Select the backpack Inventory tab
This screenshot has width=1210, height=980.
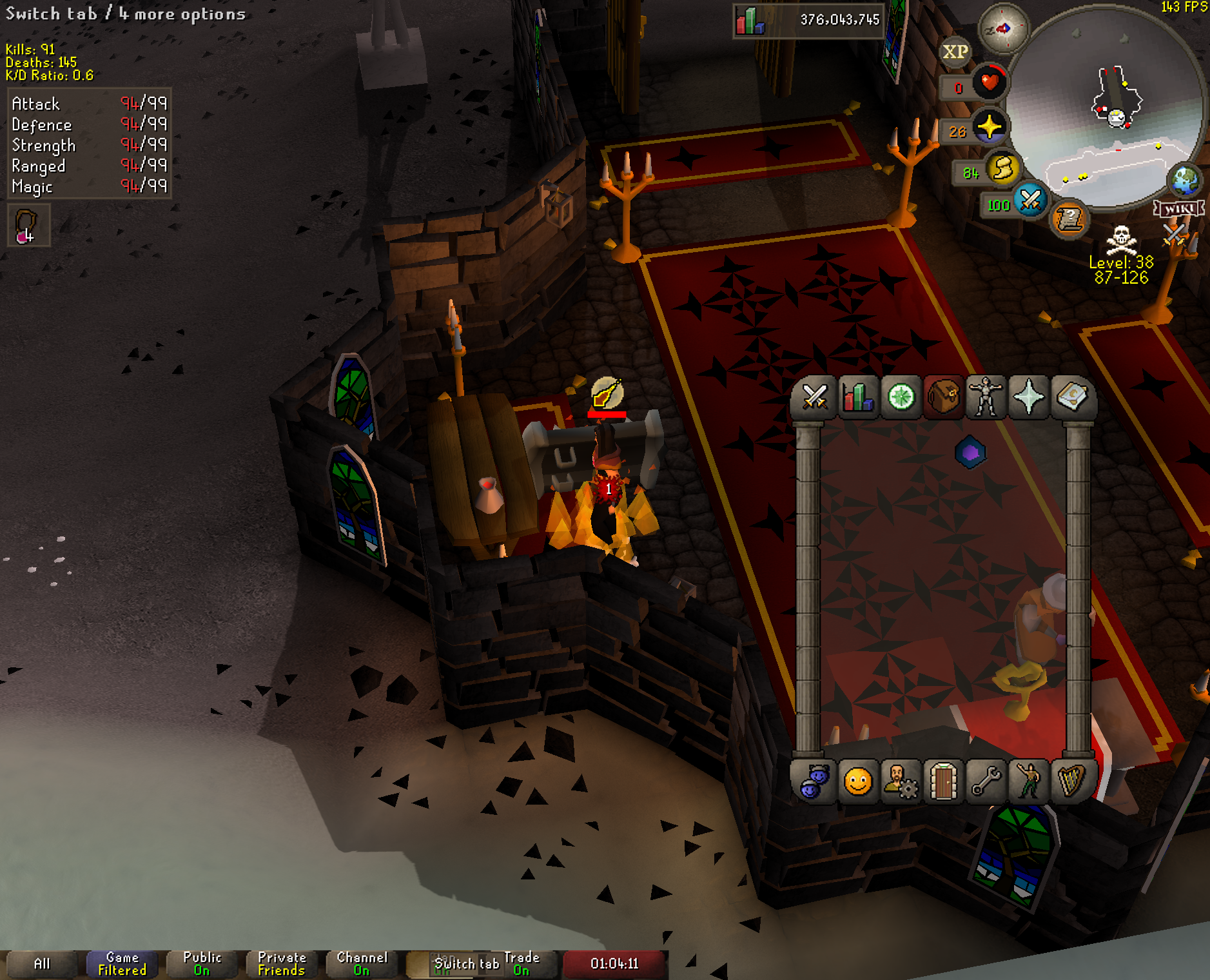[x=943, y=397]
